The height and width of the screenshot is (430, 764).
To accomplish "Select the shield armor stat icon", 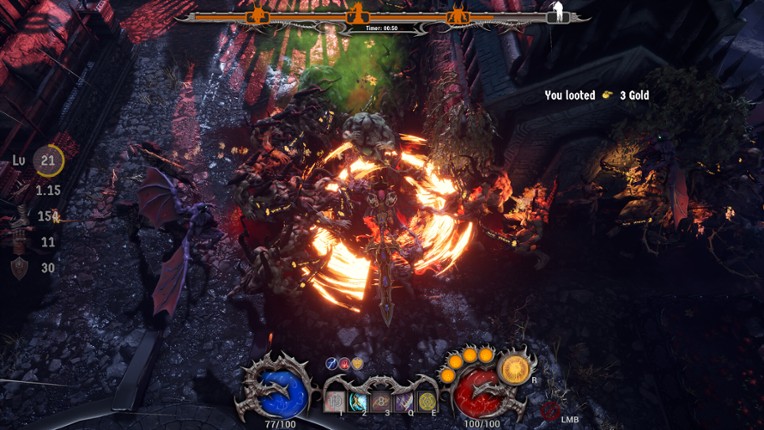I will (19, 268).
